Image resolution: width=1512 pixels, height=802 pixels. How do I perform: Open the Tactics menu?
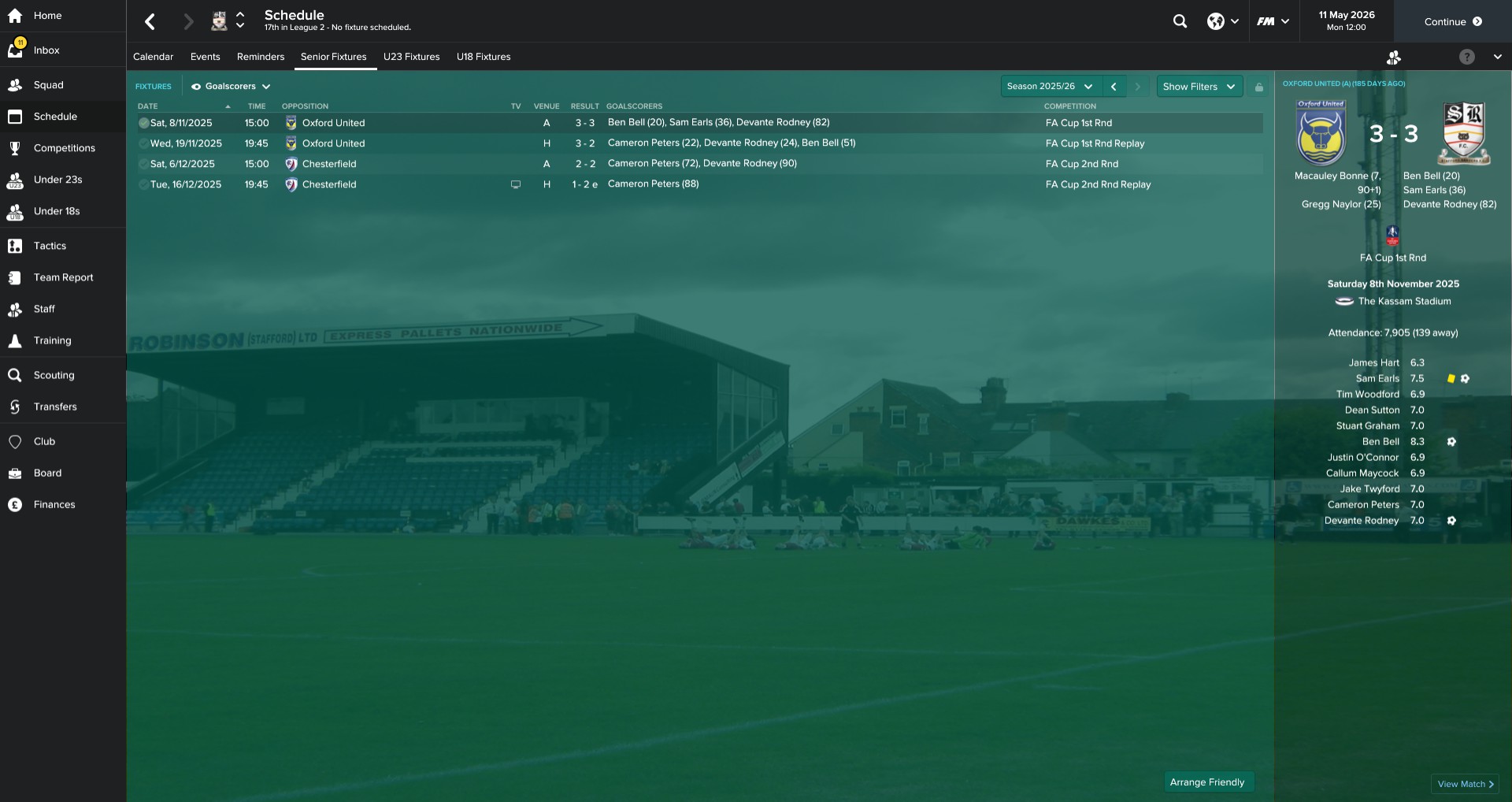tap(50, 246)
